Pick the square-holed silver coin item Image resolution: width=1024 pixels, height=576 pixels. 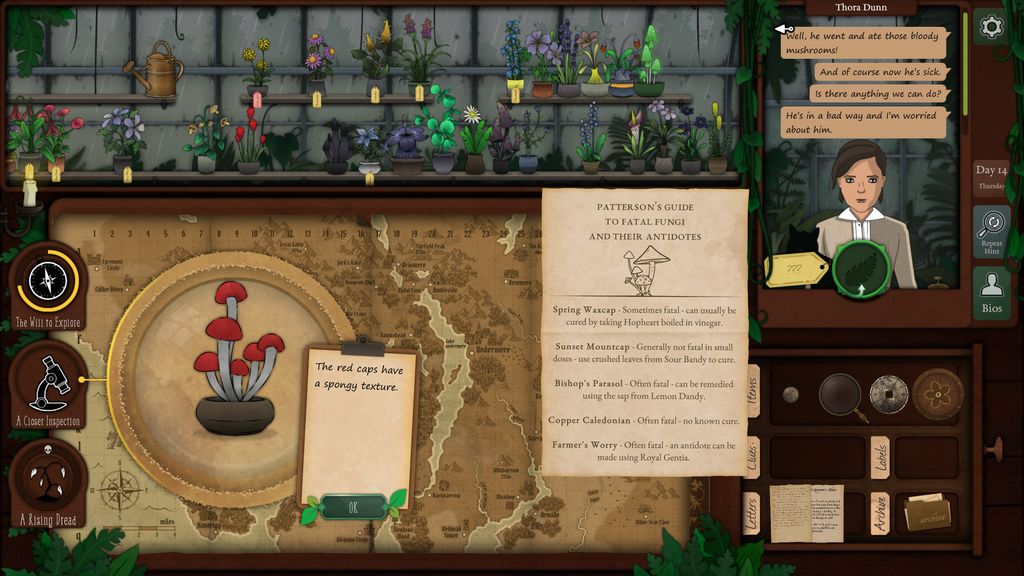(888, 394)
